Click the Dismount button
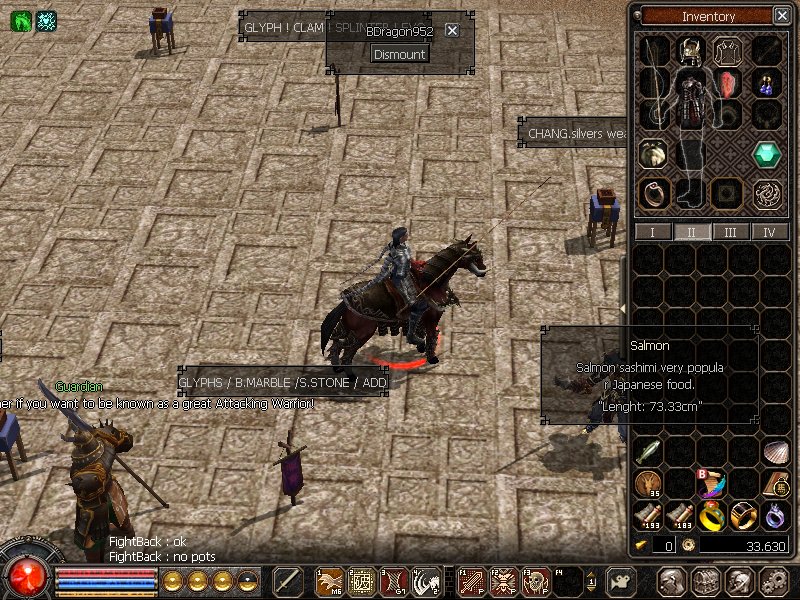This screenshot has height=600, width=800. 400,54
